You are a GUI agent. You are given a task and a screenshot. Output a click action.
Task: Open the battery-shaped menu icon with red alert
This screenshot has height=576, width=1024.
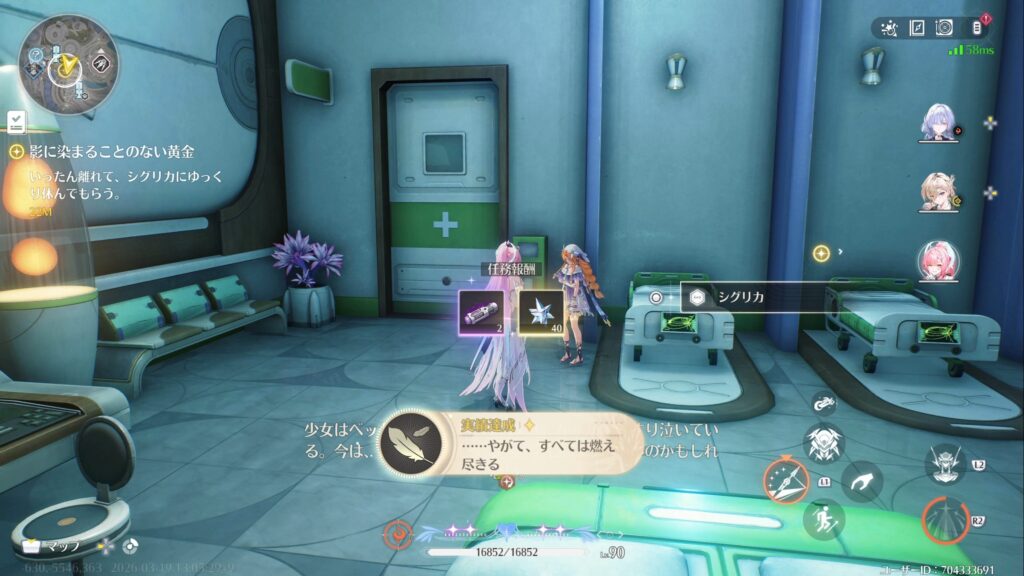[x=977, y=28]
